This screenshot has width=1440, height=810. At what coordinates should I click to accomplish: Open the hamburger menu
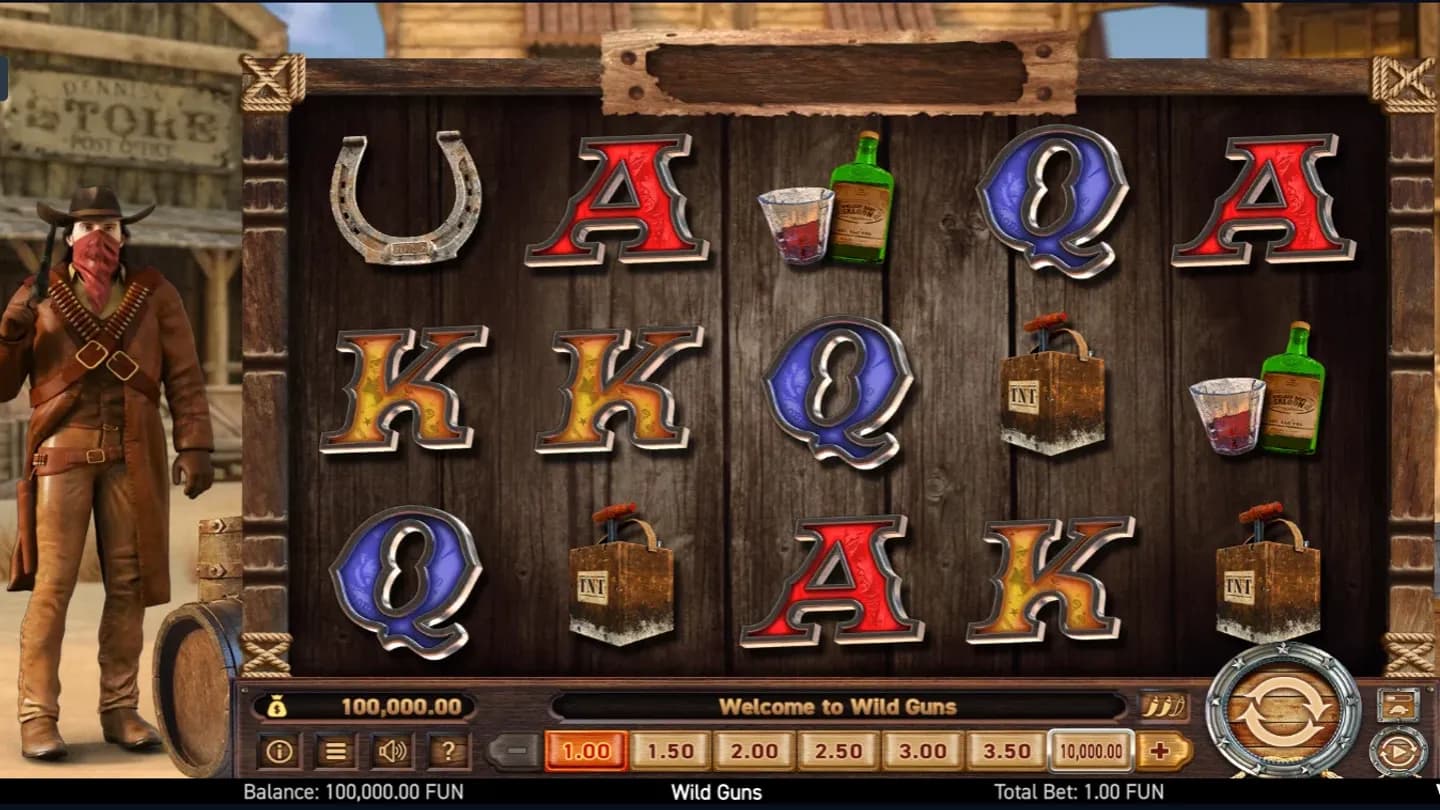point(336,750)
